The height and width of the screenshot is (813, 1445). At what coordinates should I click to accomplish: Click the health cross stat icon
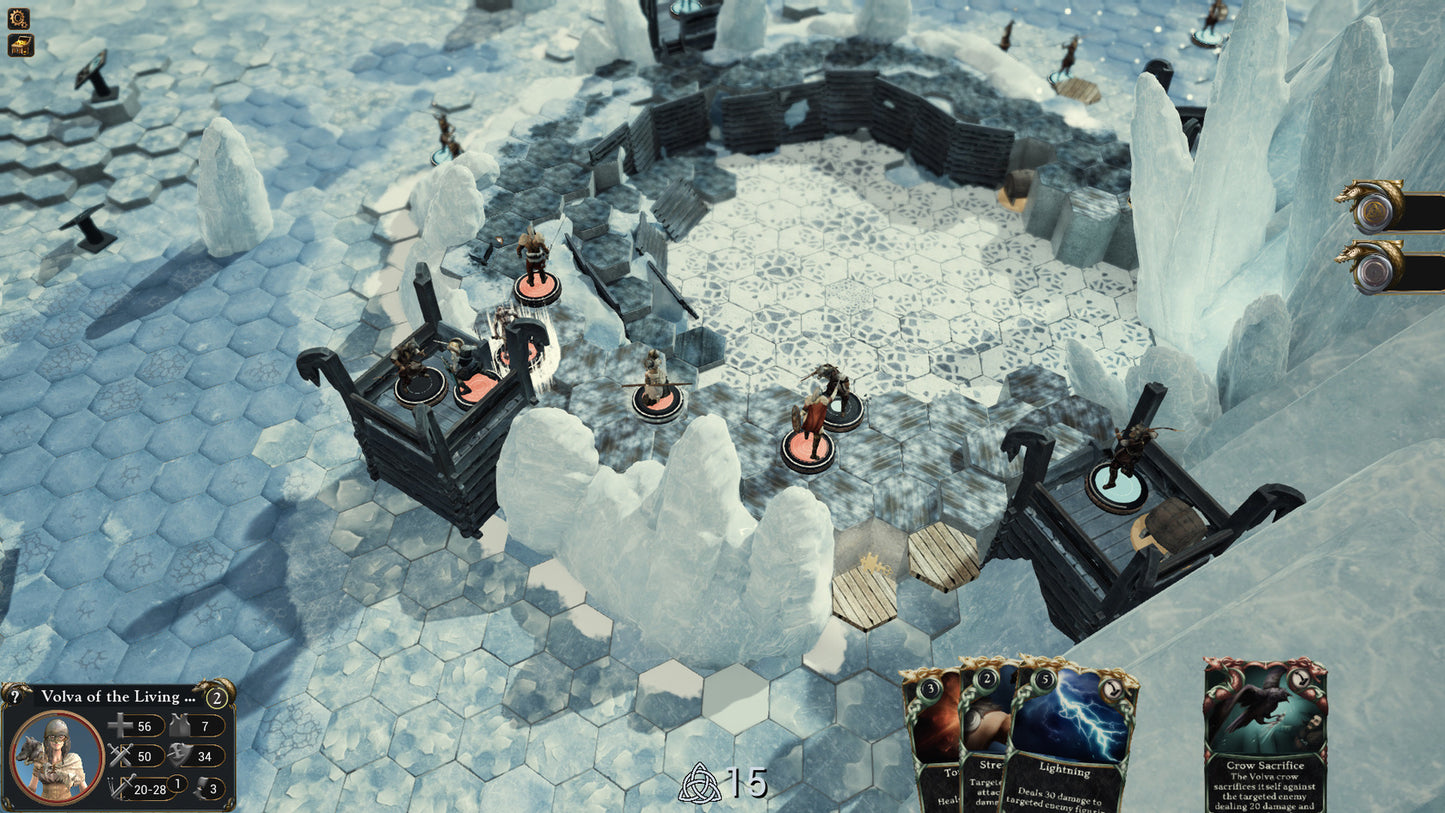click(x=119, y=726)
